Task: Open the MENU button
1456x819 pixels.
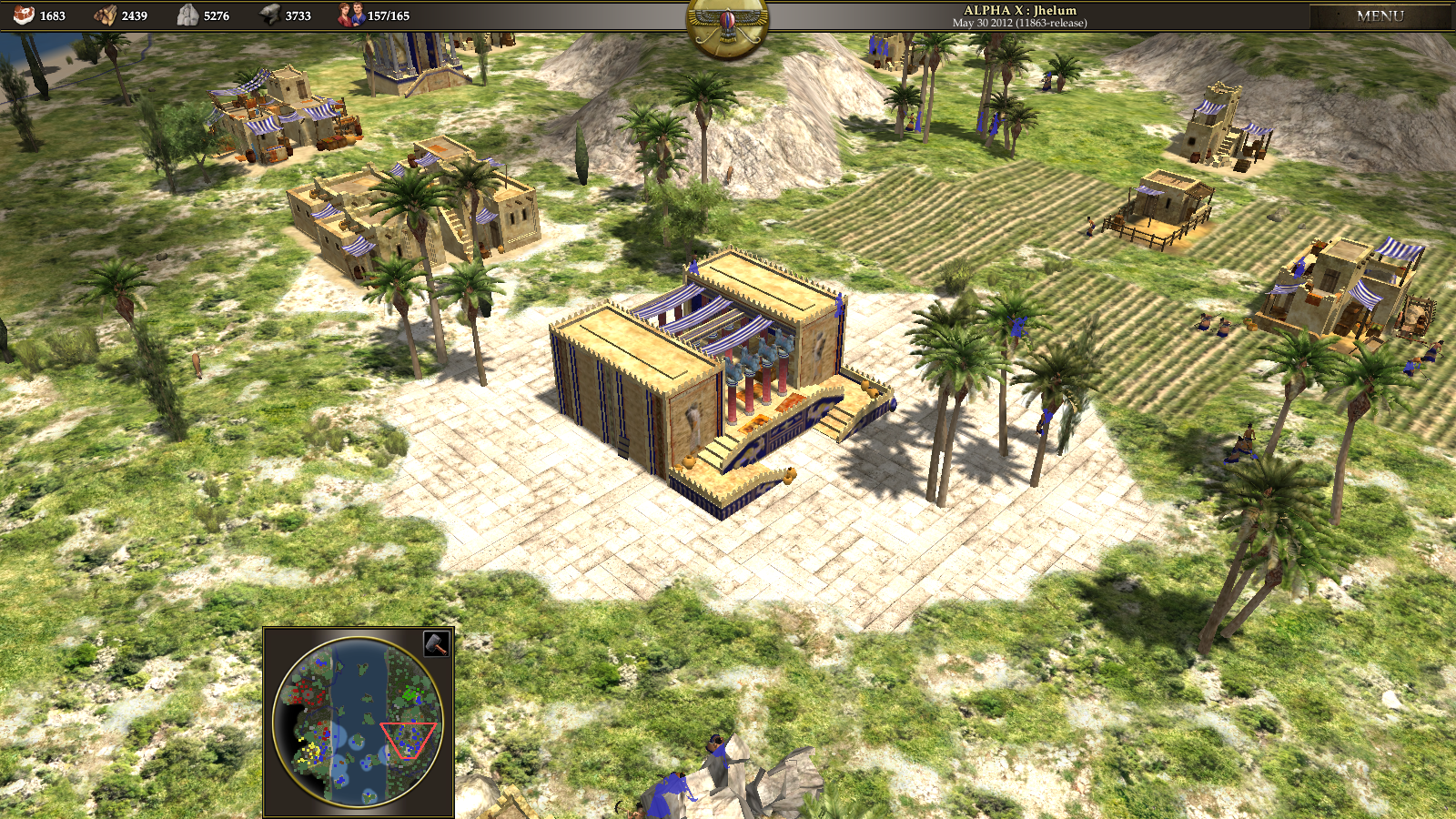Action: [x=1380, y=15]
